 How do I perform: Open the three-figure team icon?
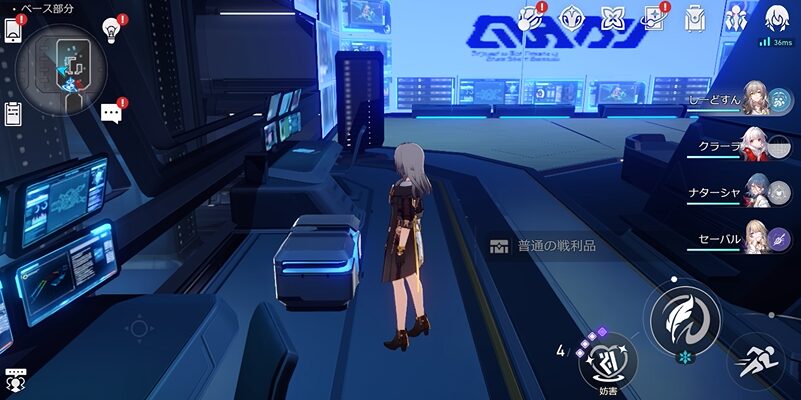(736, 17)
